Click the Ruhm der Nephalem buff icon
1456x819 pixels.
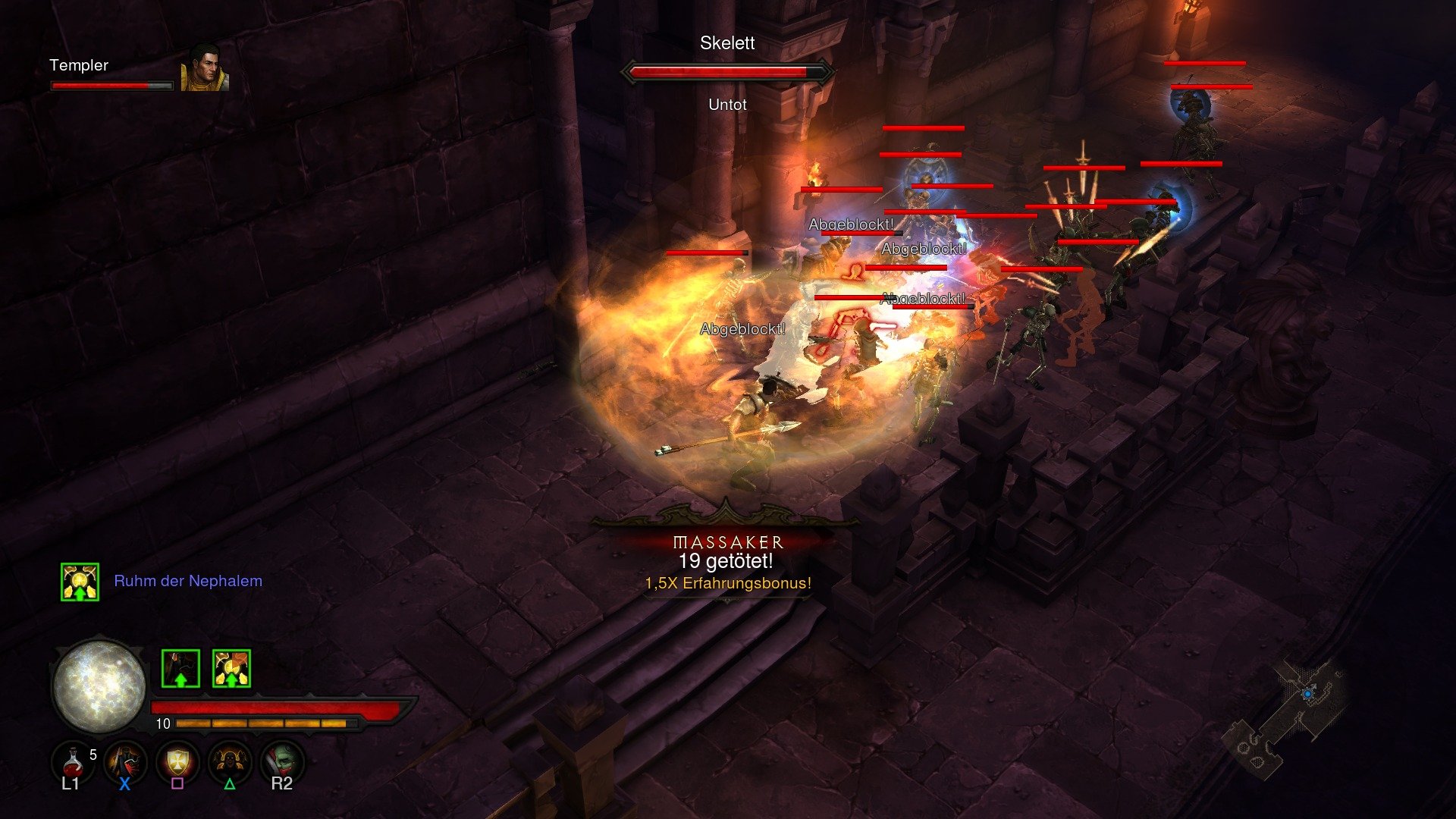pos(80,581)
